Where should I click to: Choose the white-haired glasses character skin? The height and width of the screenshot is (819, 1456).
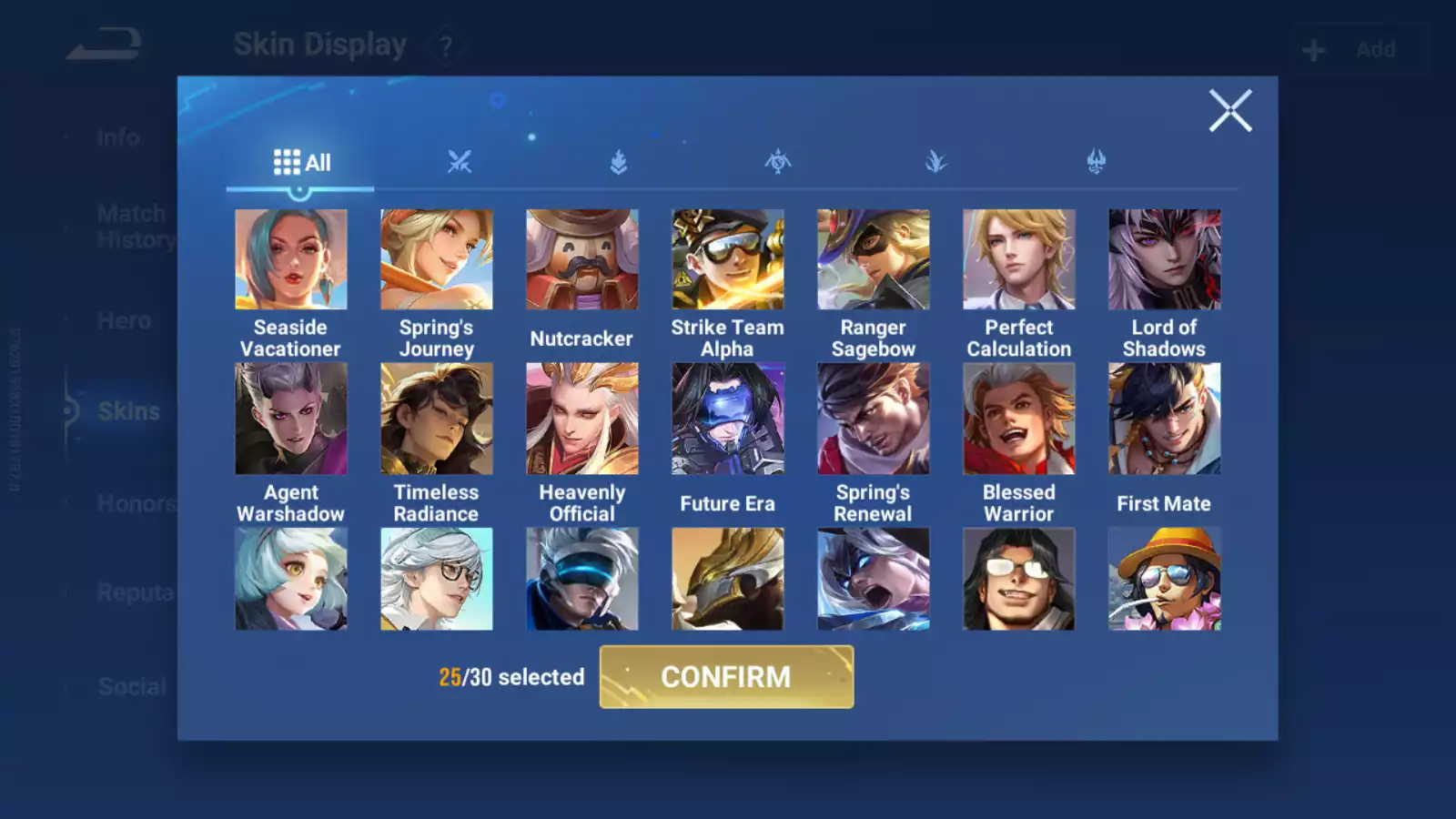coord(437,580)
